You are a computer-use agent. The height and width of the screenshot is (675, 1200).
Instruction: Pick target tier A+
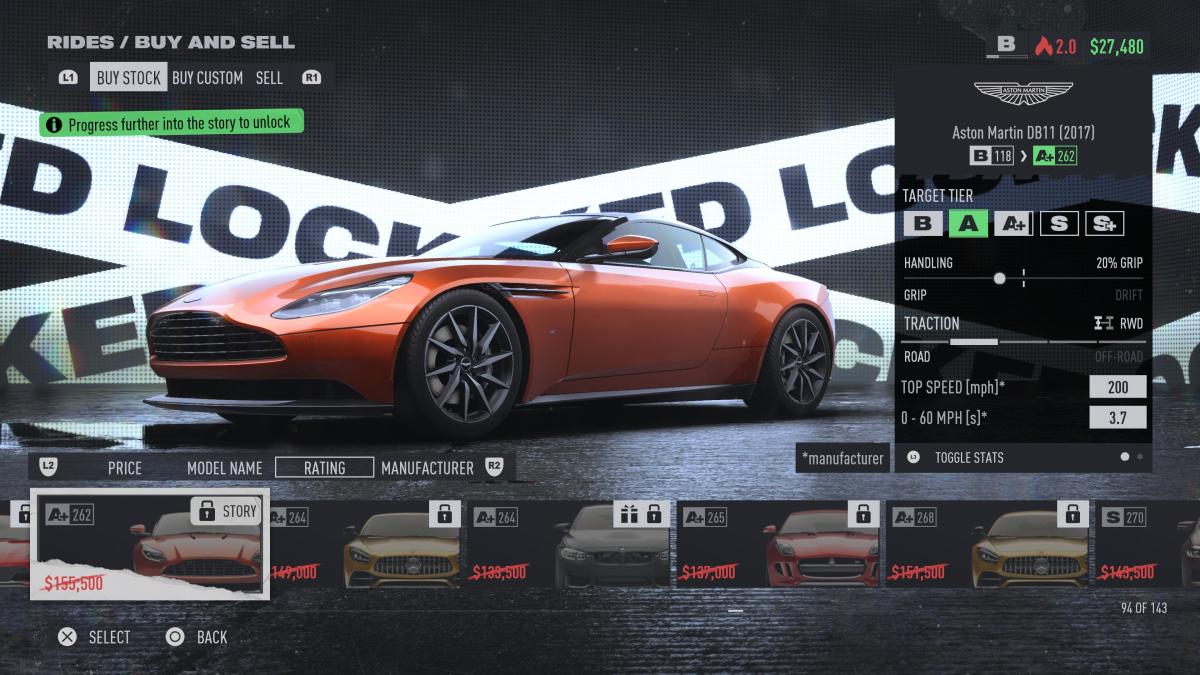(x=1013, y=223)
